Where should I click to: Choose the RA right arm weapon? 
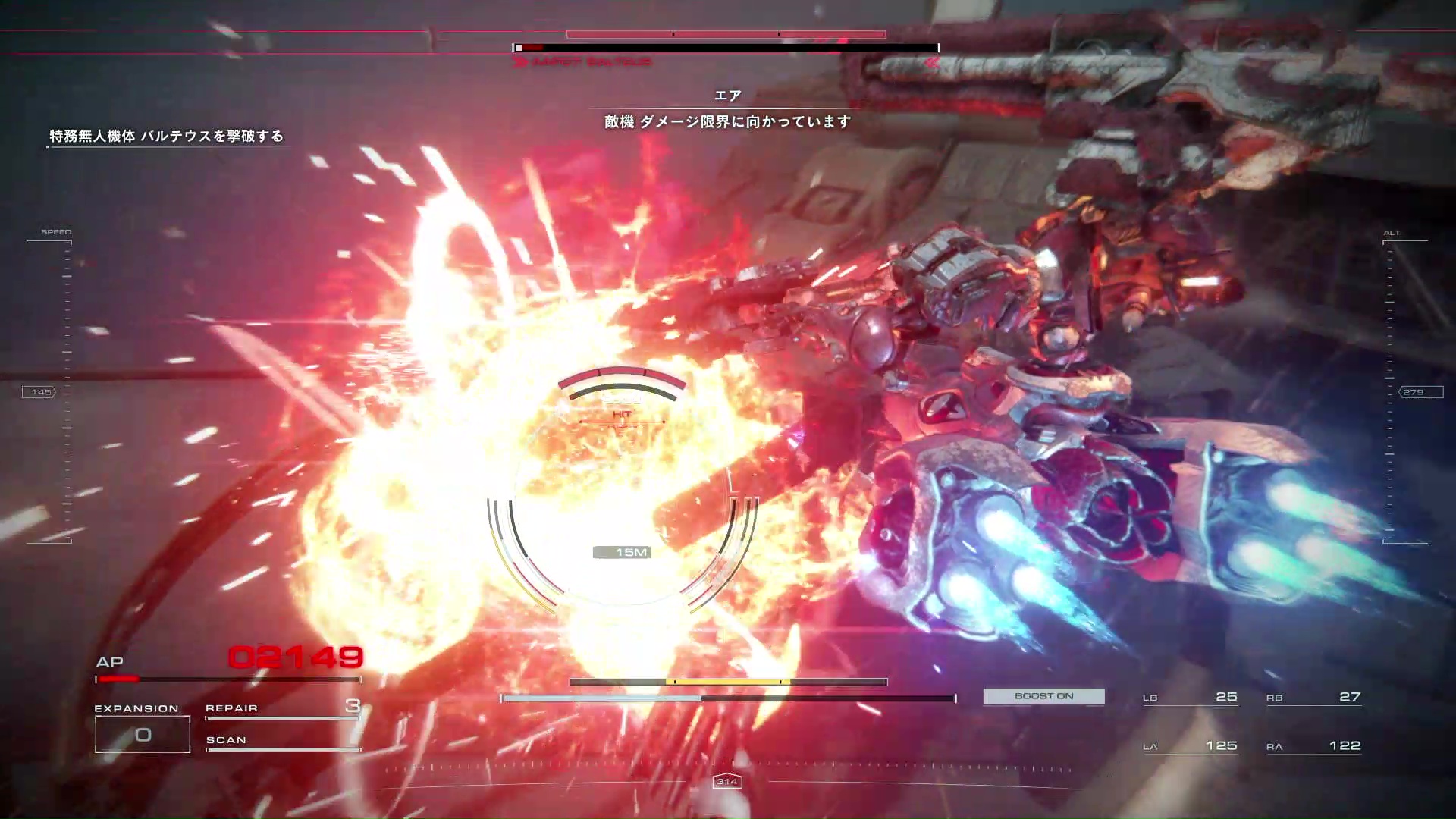pos(1313,746)
